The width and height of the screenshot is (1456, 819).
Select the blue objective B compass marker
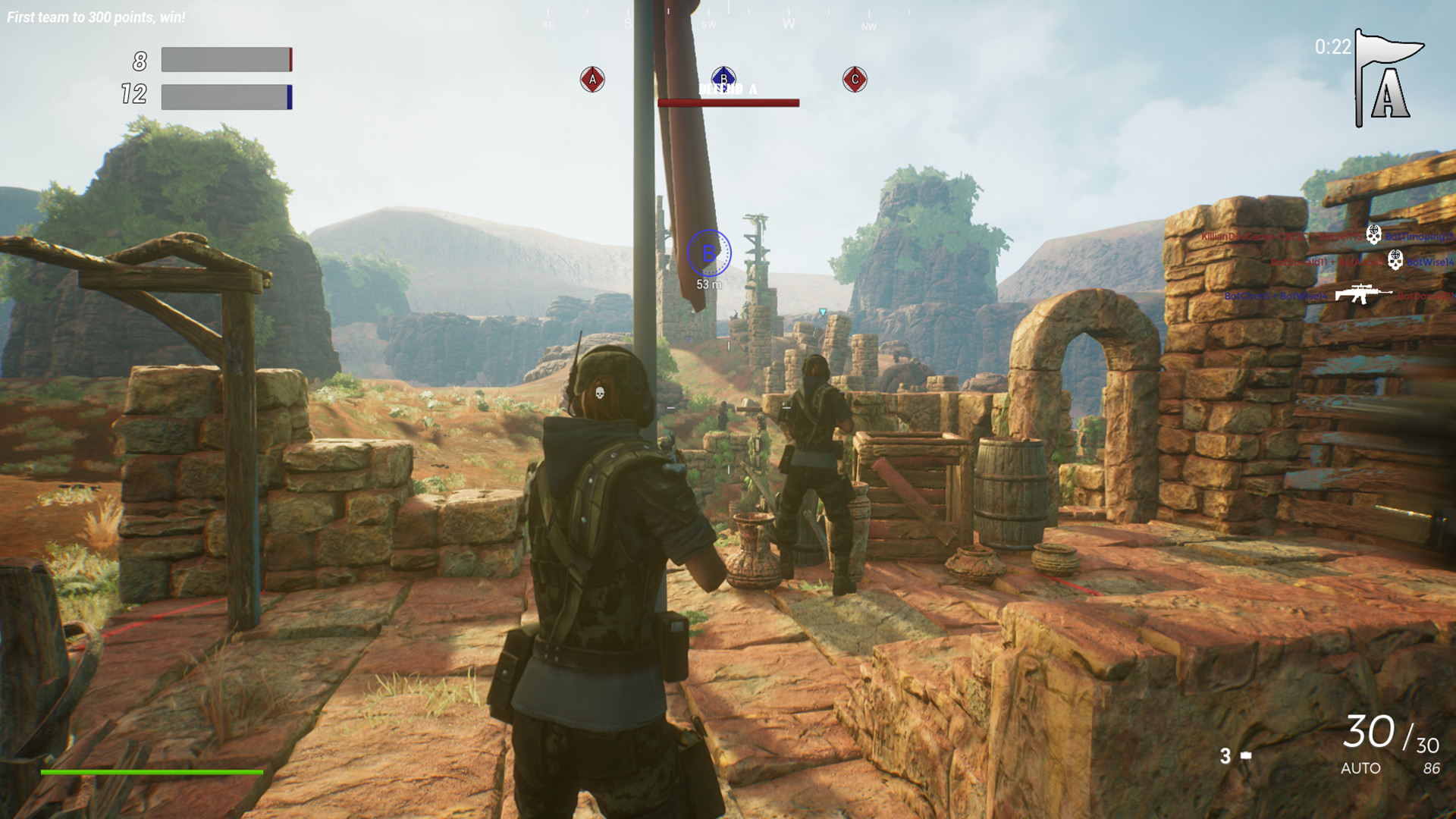pyautogui.click(x=724, y=78)
